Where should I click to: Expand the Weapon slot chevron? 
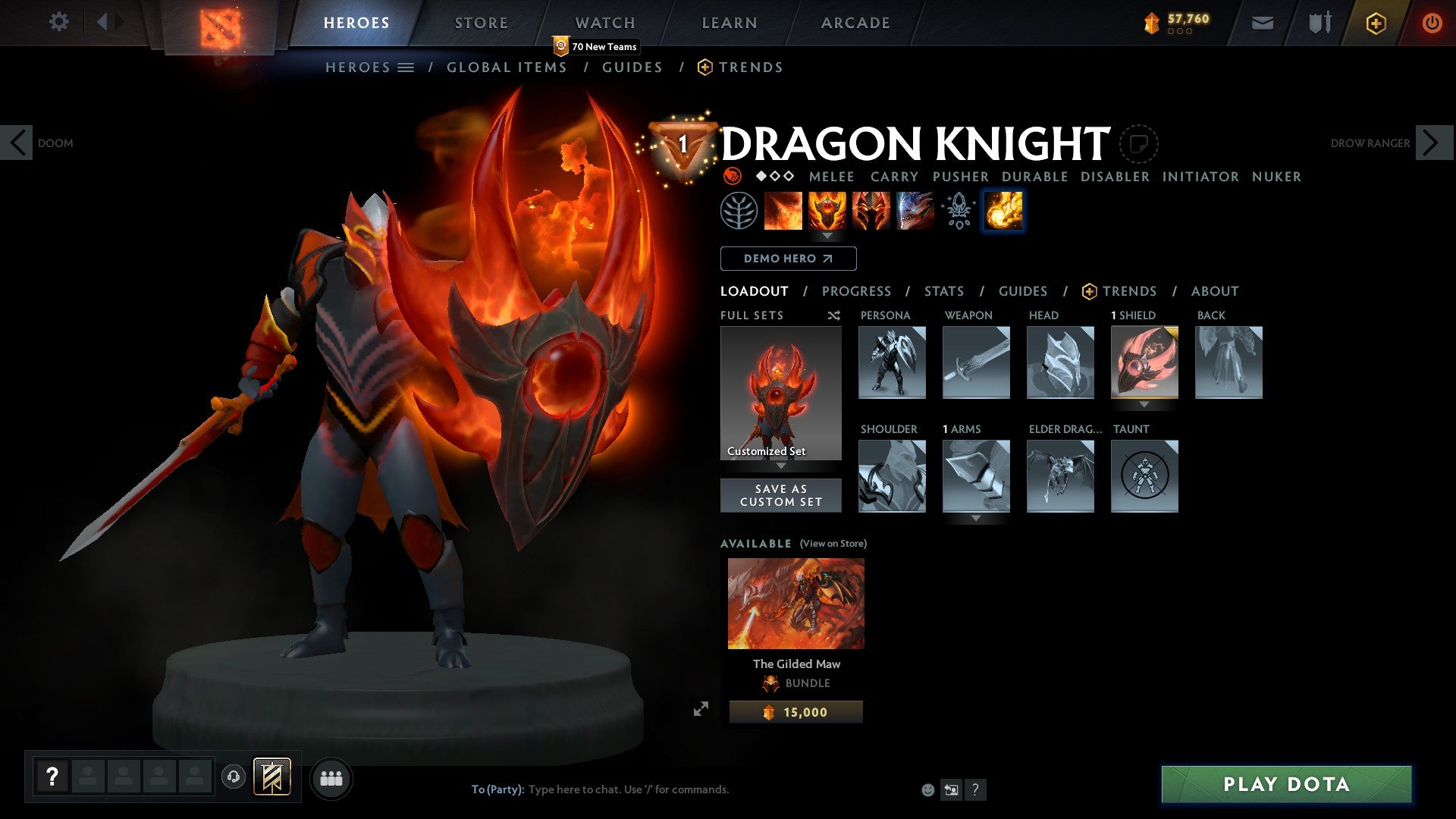point(976,404)
